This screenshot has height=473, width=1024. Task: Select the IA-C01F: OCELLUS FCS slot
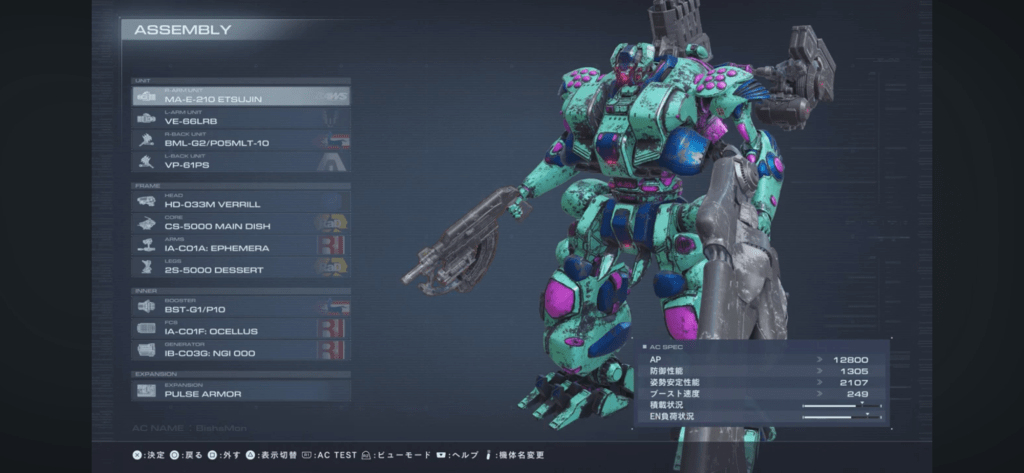[x=240, y=328]
